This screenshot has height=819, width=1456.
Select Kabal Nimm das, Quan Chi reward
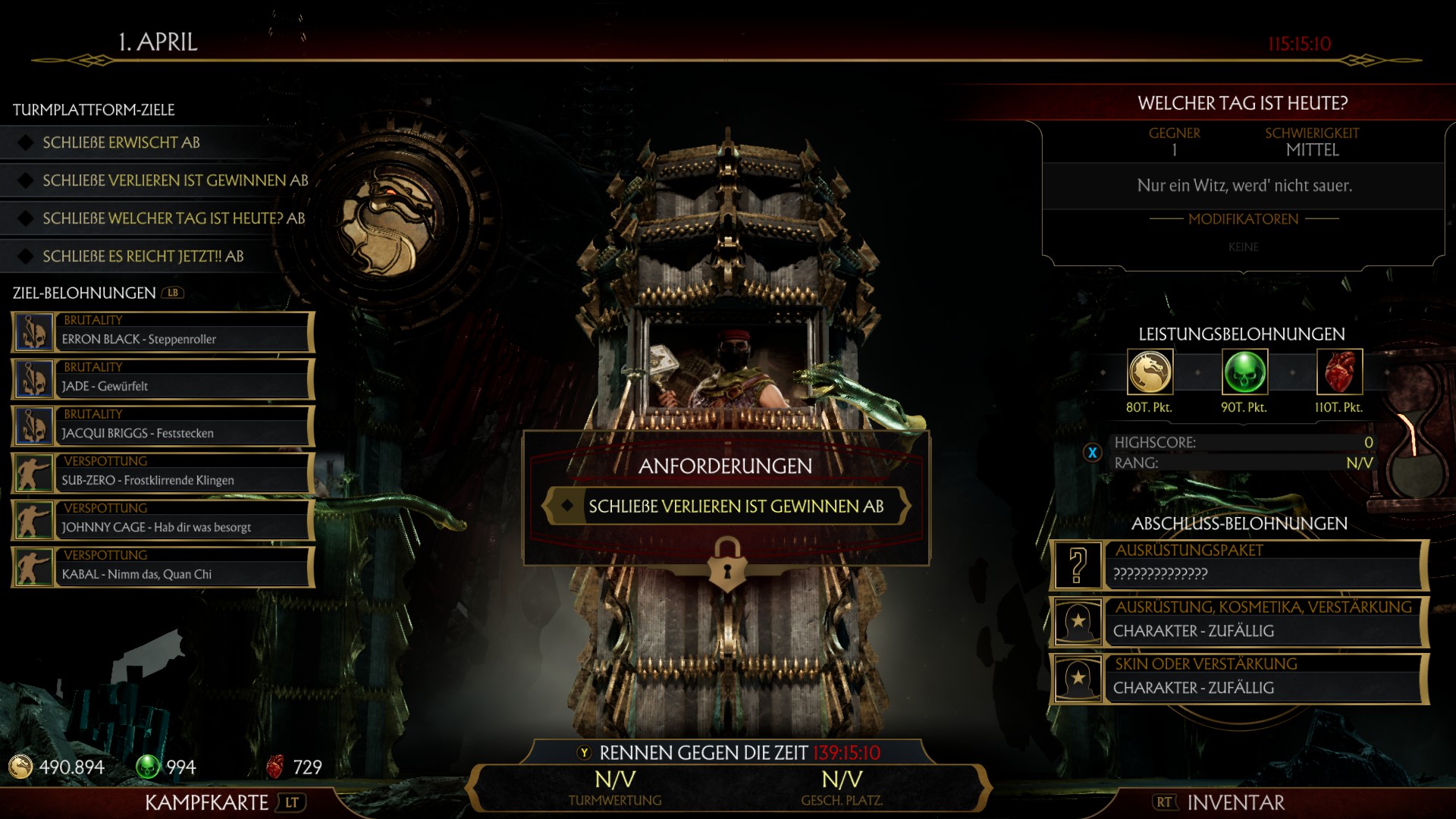(163, 567)
